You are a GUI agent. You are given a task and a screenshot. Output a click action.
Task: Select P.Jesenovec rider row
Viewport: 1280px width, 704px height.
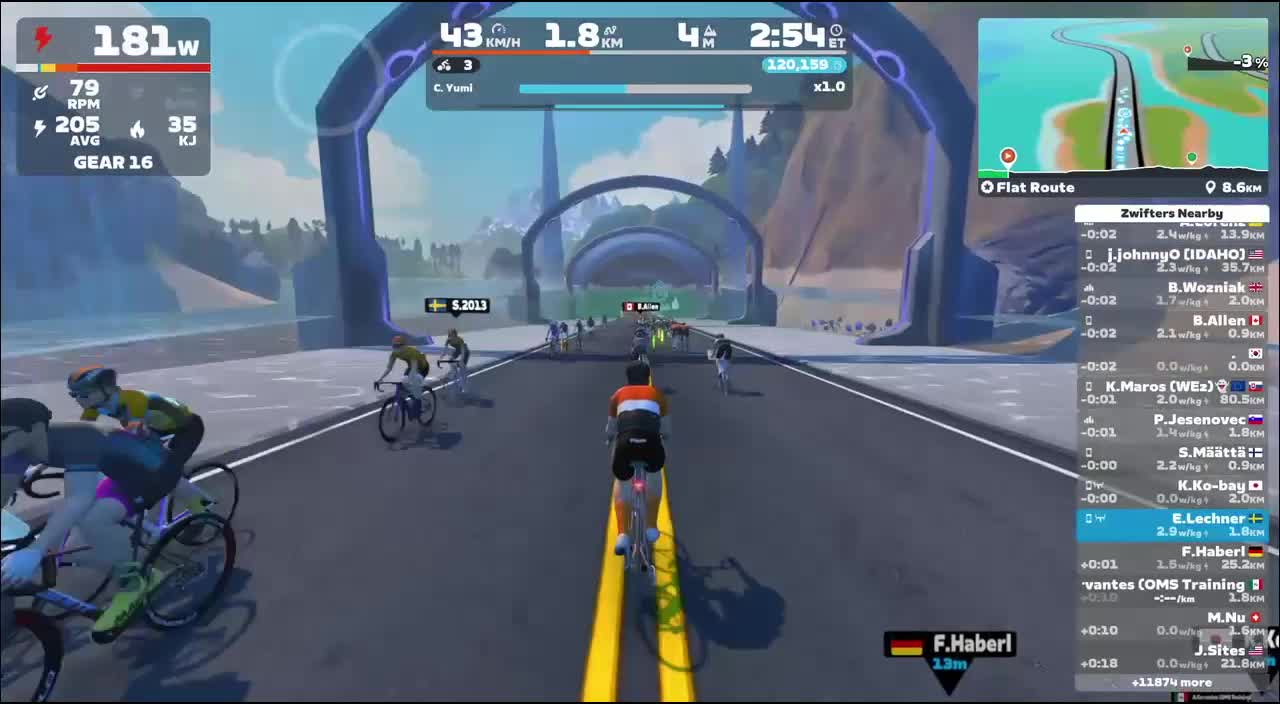(x=1172, y=425)
